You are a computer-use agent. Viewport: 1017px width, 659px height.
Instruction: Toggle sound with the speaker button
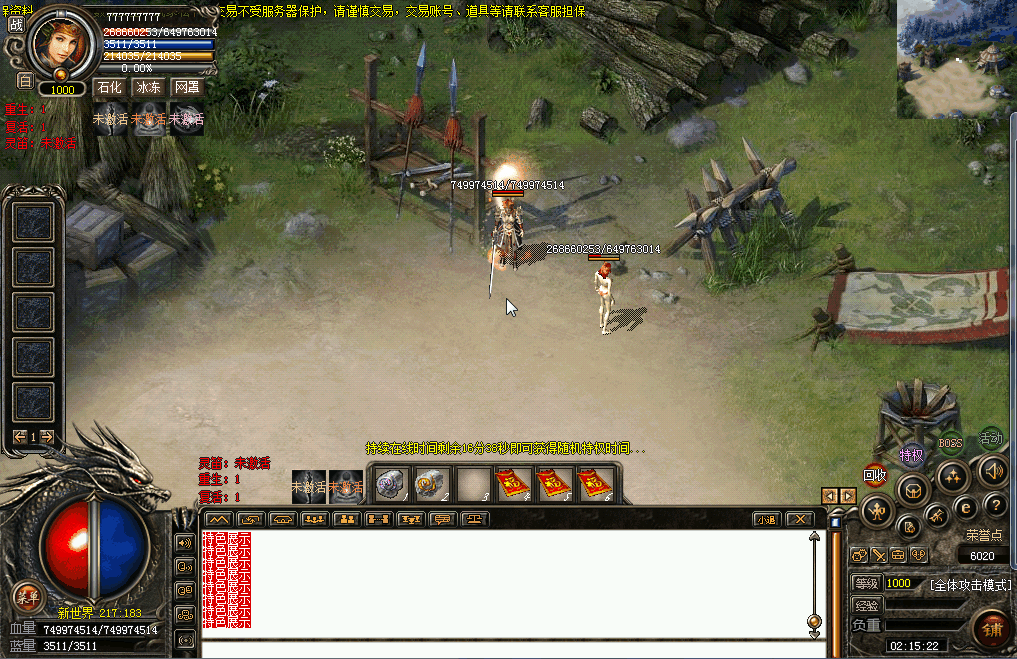(x=991, y=470)
